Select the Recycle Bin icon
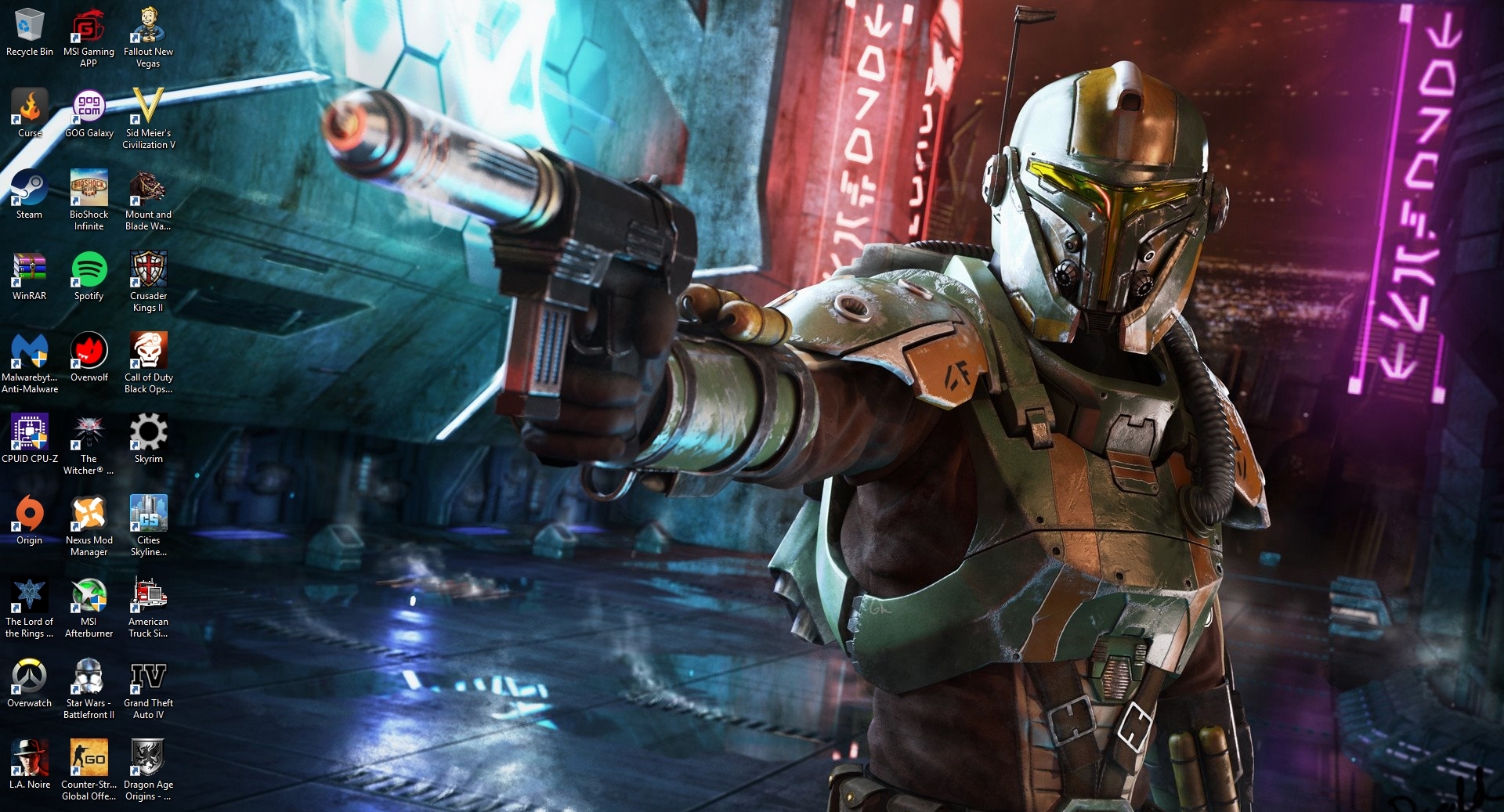Image resolution: width=1504 pixels, height=812 pixels. tap(29, 26)
